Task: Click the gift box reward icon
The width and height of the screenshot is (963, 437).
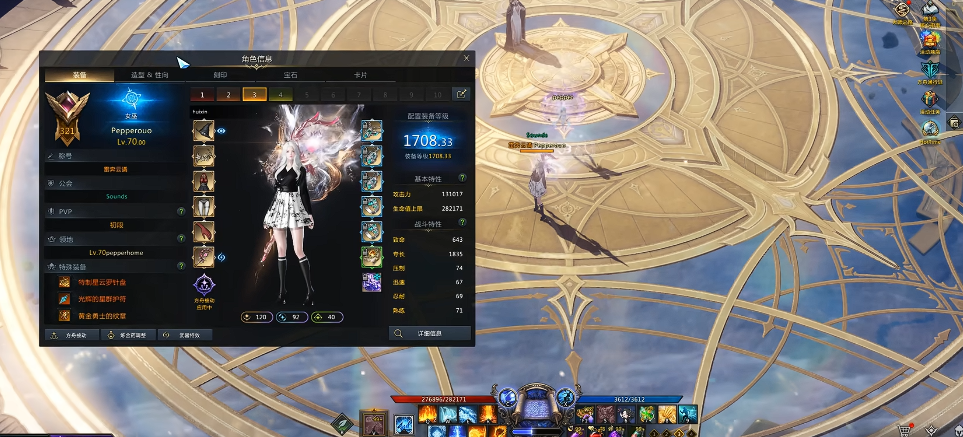Action: point(931,99)
